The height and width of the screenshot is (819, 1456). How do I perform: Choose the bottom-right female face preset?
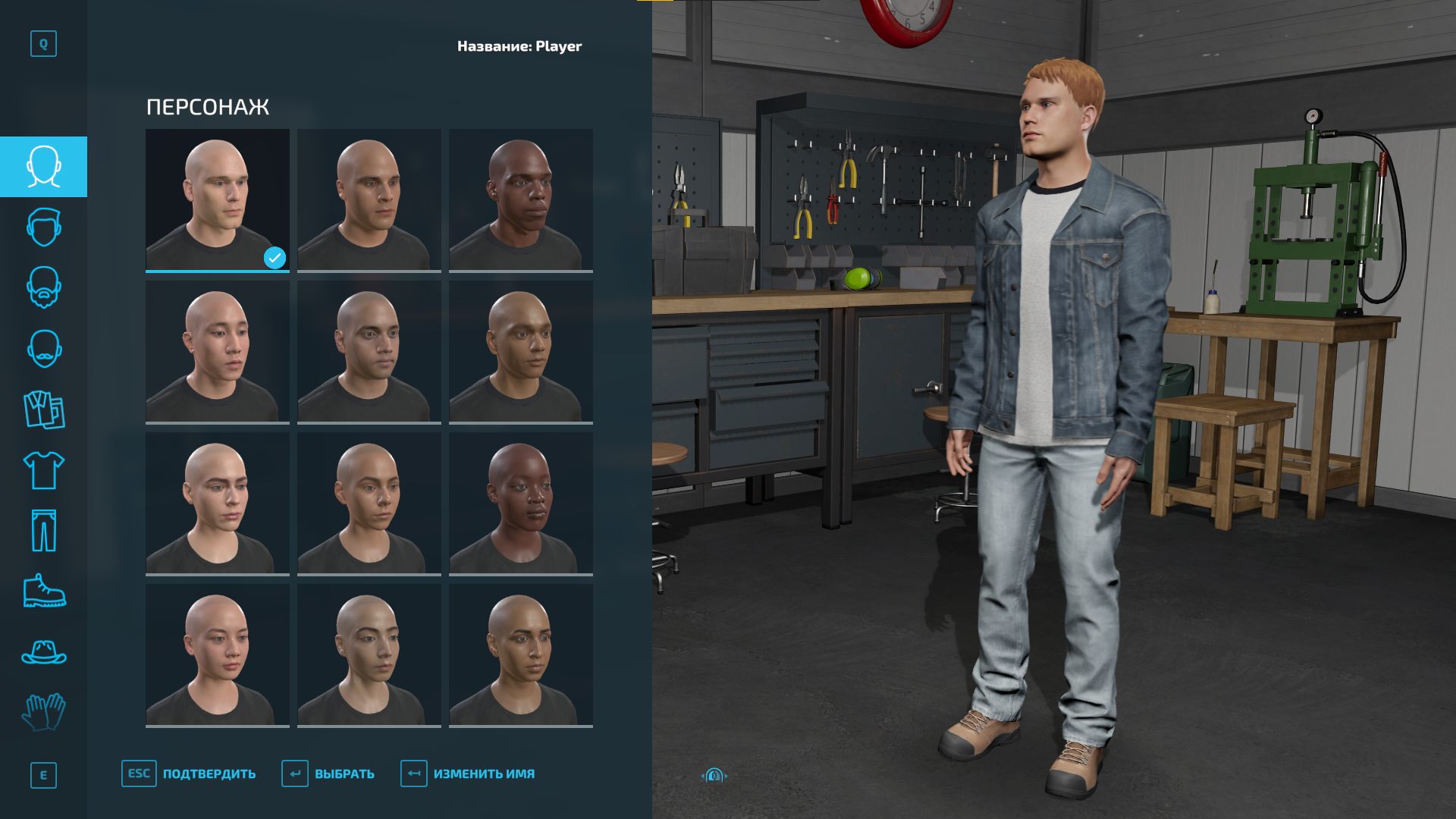(521, 655)
